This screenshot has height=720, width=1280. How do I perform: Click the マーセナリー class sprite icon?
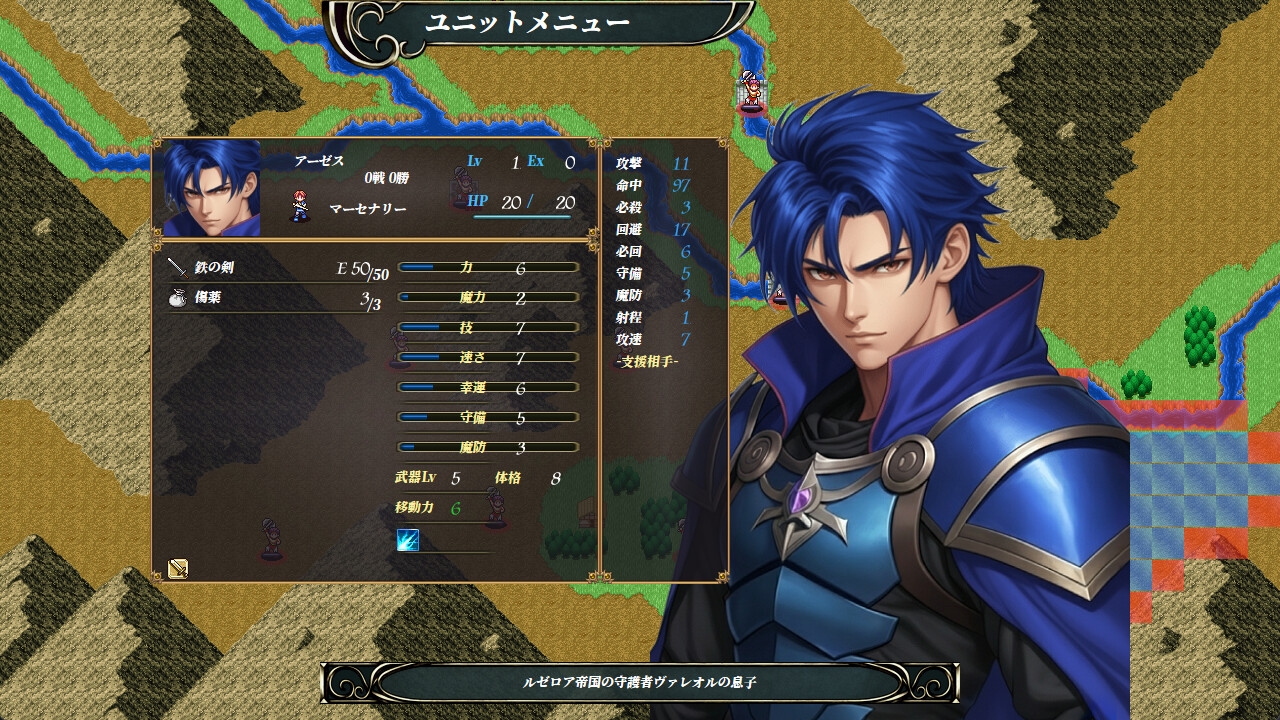point(301,206)
